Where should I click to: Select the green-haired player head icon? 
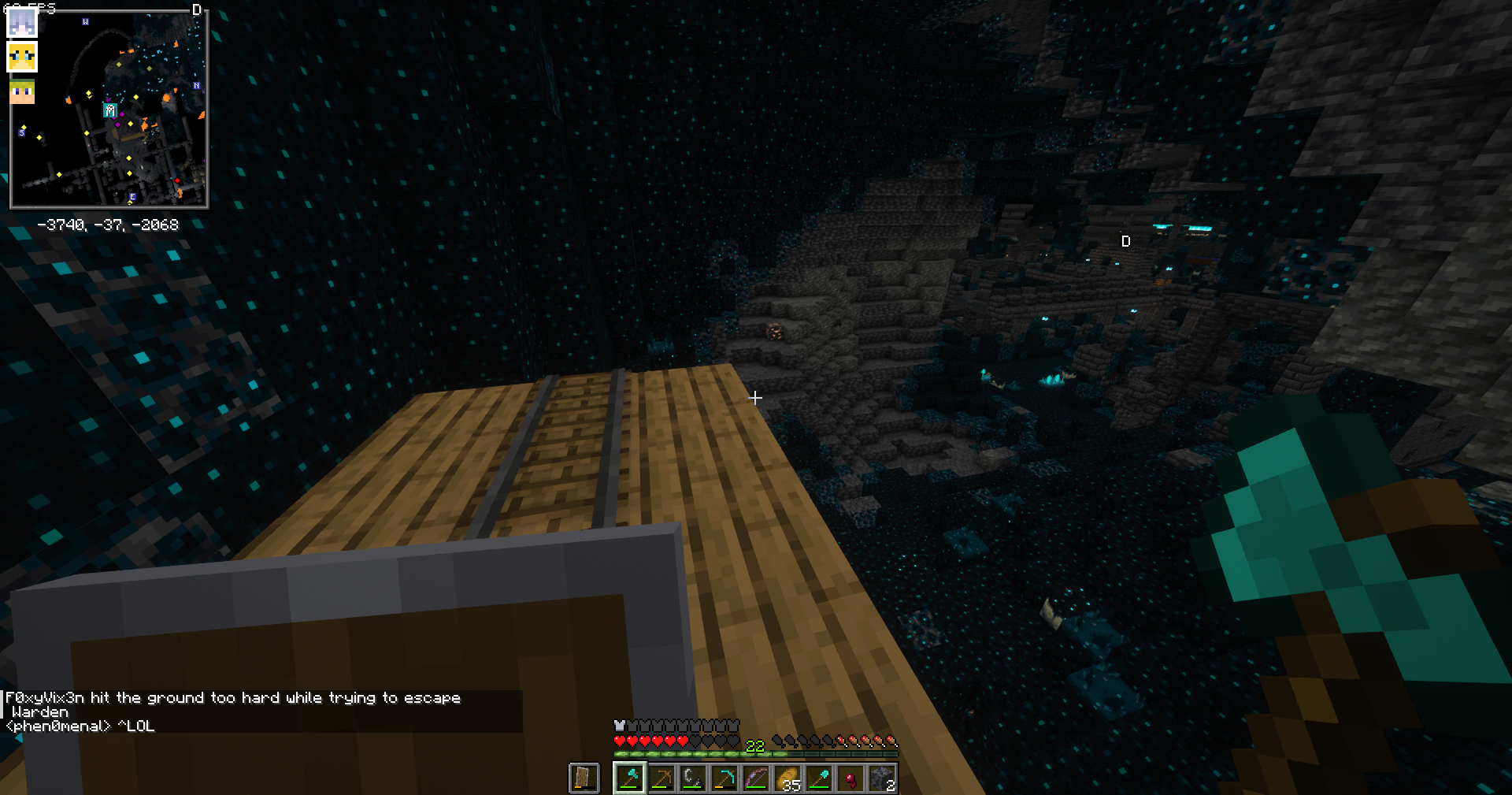22,91
